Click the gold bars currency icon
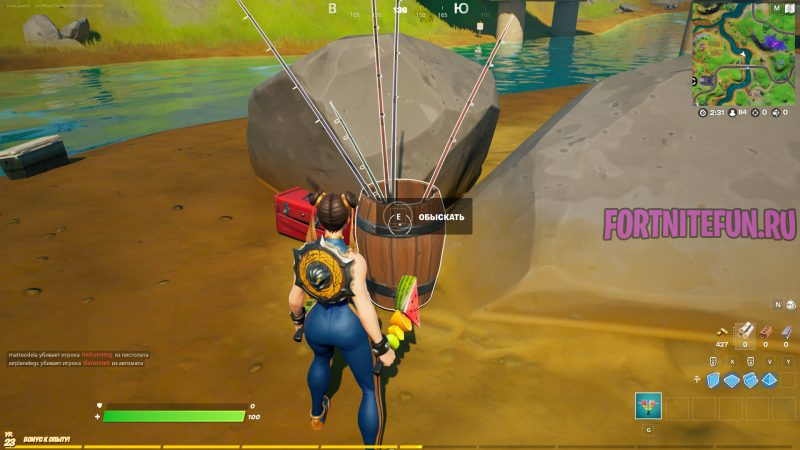 (722, 332)
